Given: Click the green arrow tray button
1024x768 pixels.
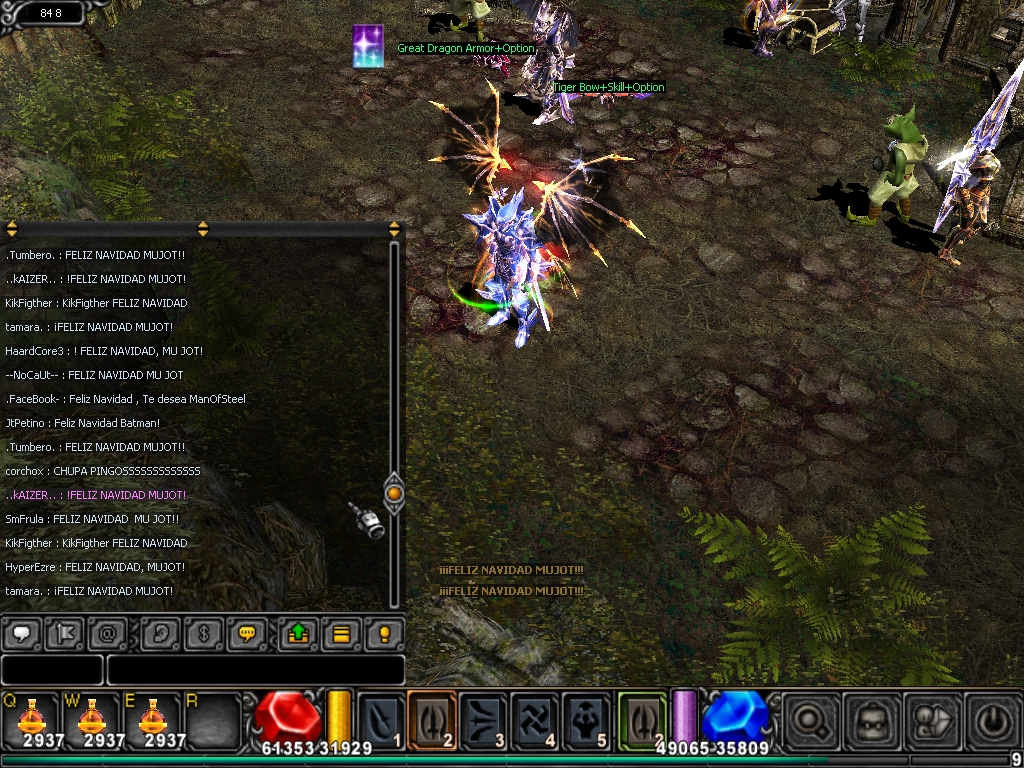Looking at the screenshot, I should point(298,633).
